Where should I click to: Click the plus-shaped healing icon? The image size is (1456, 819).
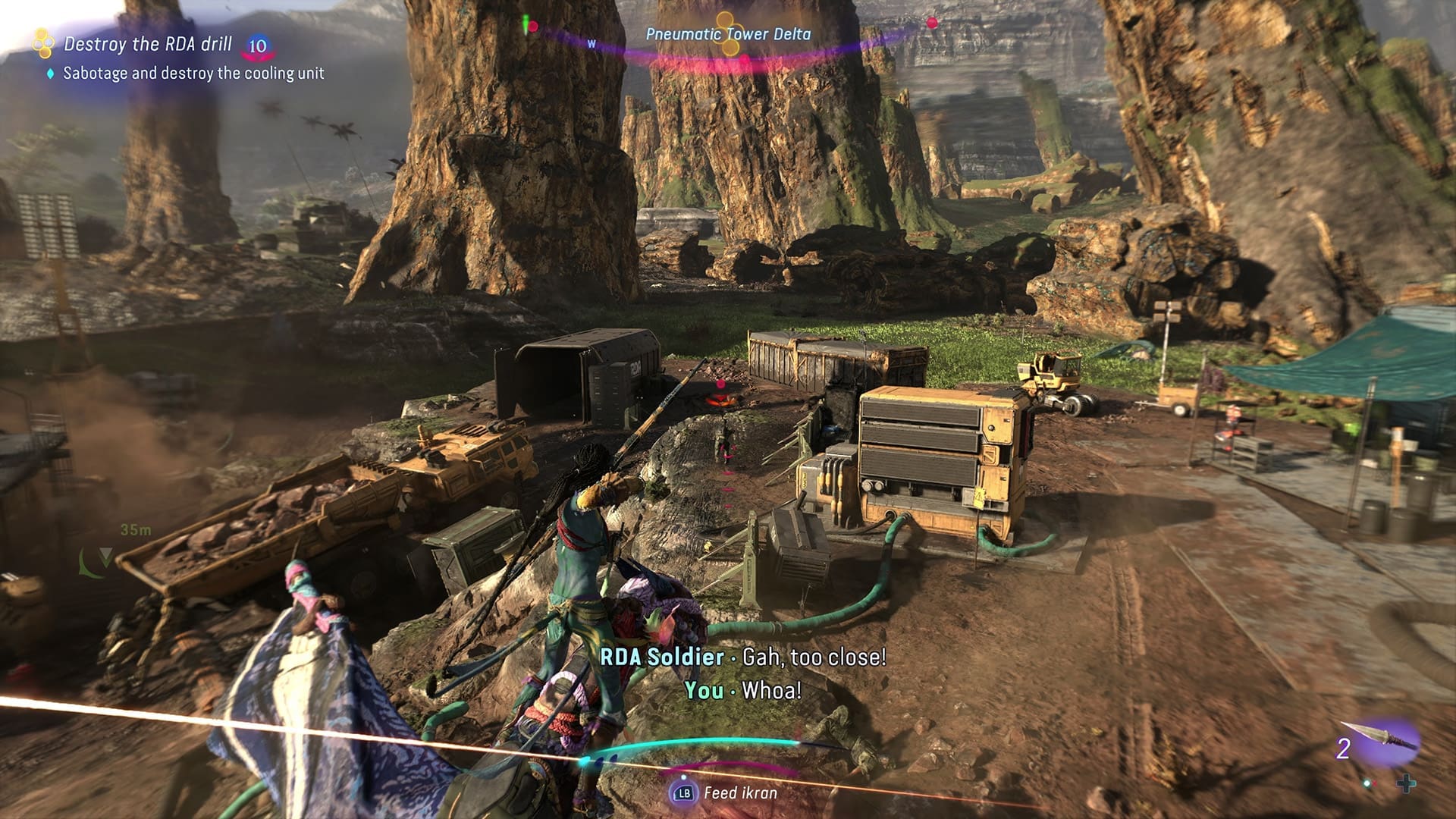(x=1406, y=783)
